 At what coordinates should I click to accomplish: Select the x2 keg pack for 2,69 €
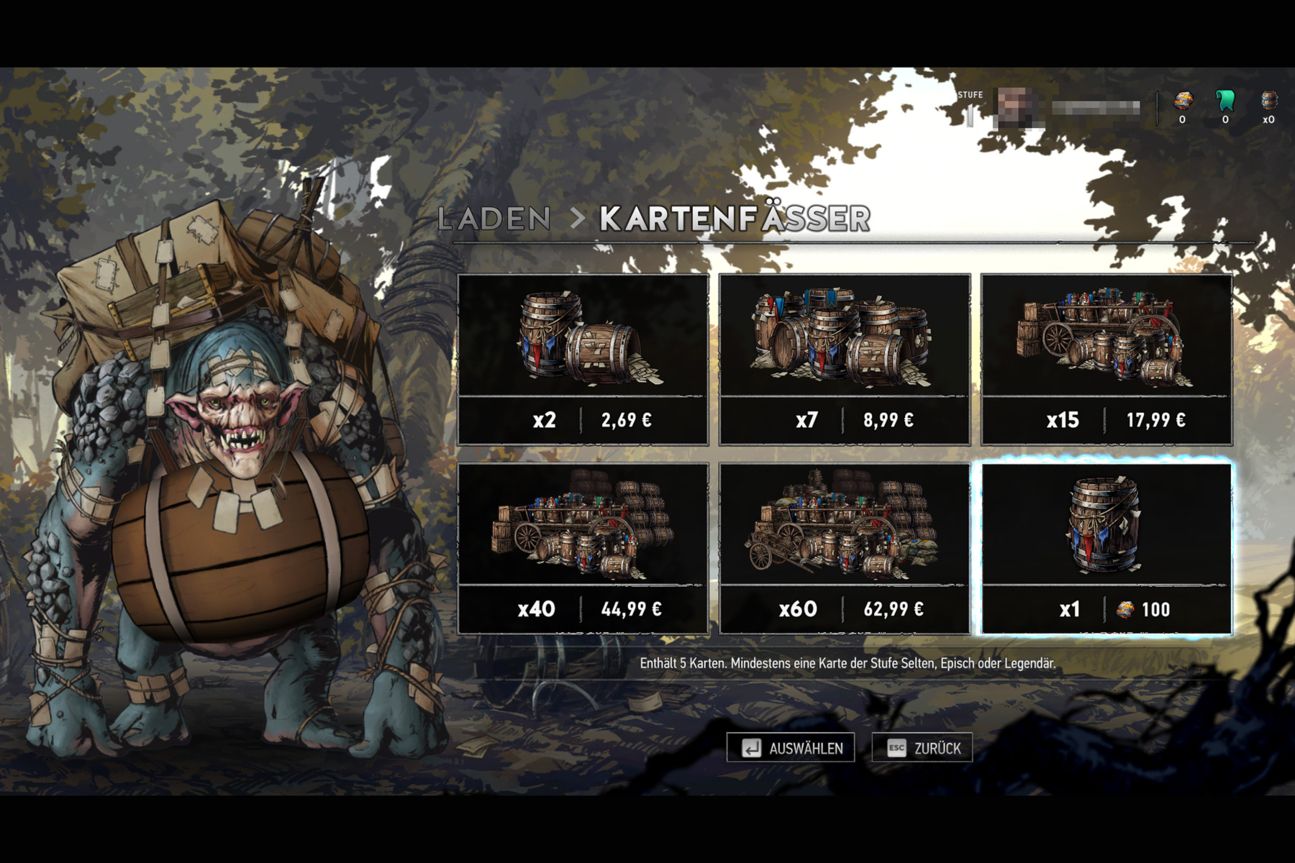[x=583, y=359]
